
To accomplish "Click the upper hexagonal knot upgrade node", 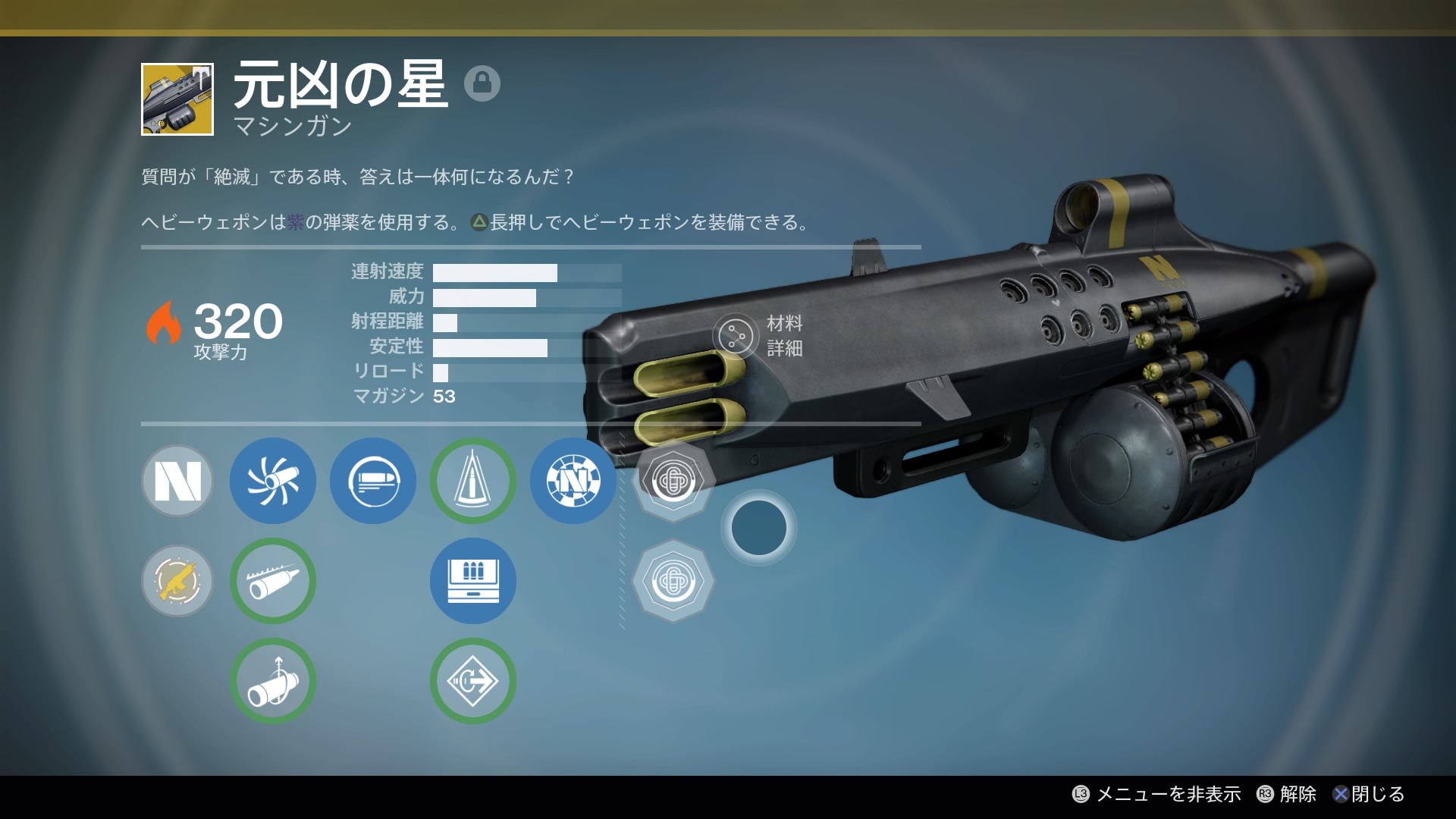I will point(673,479).
